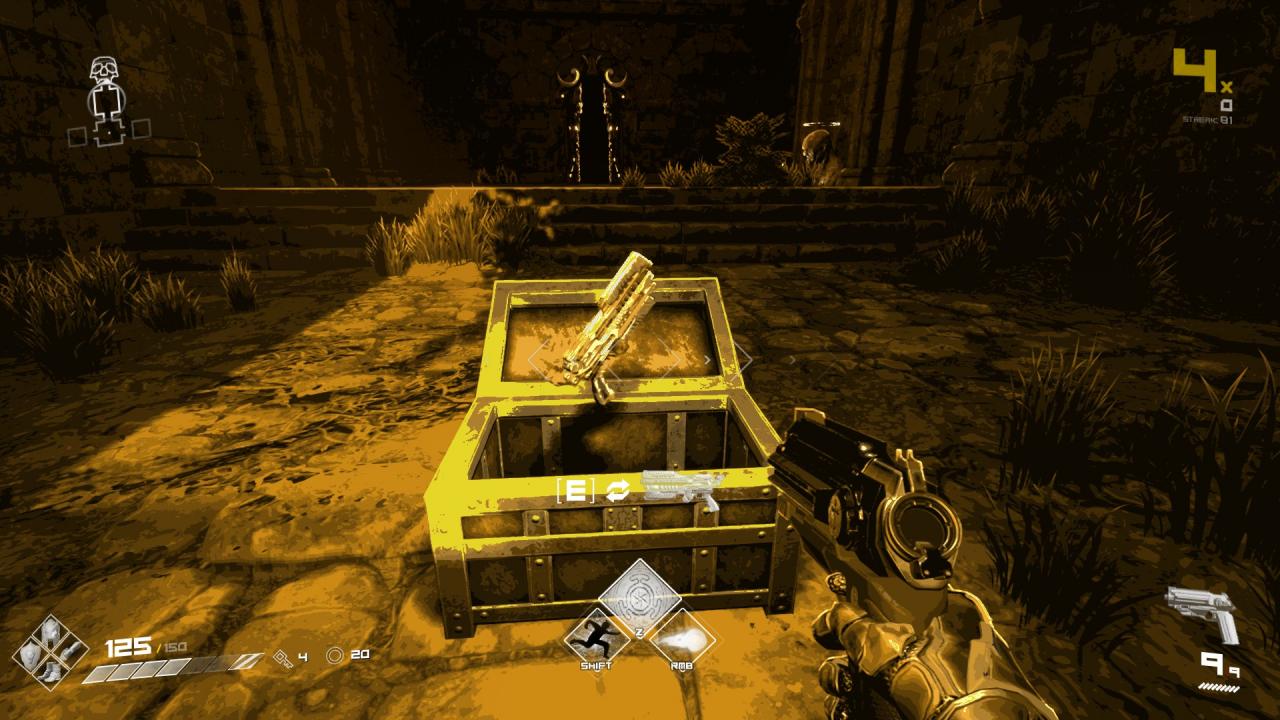Activate the dash running-figure ability
The image size is (1280, 720).
tap(598, 640)
